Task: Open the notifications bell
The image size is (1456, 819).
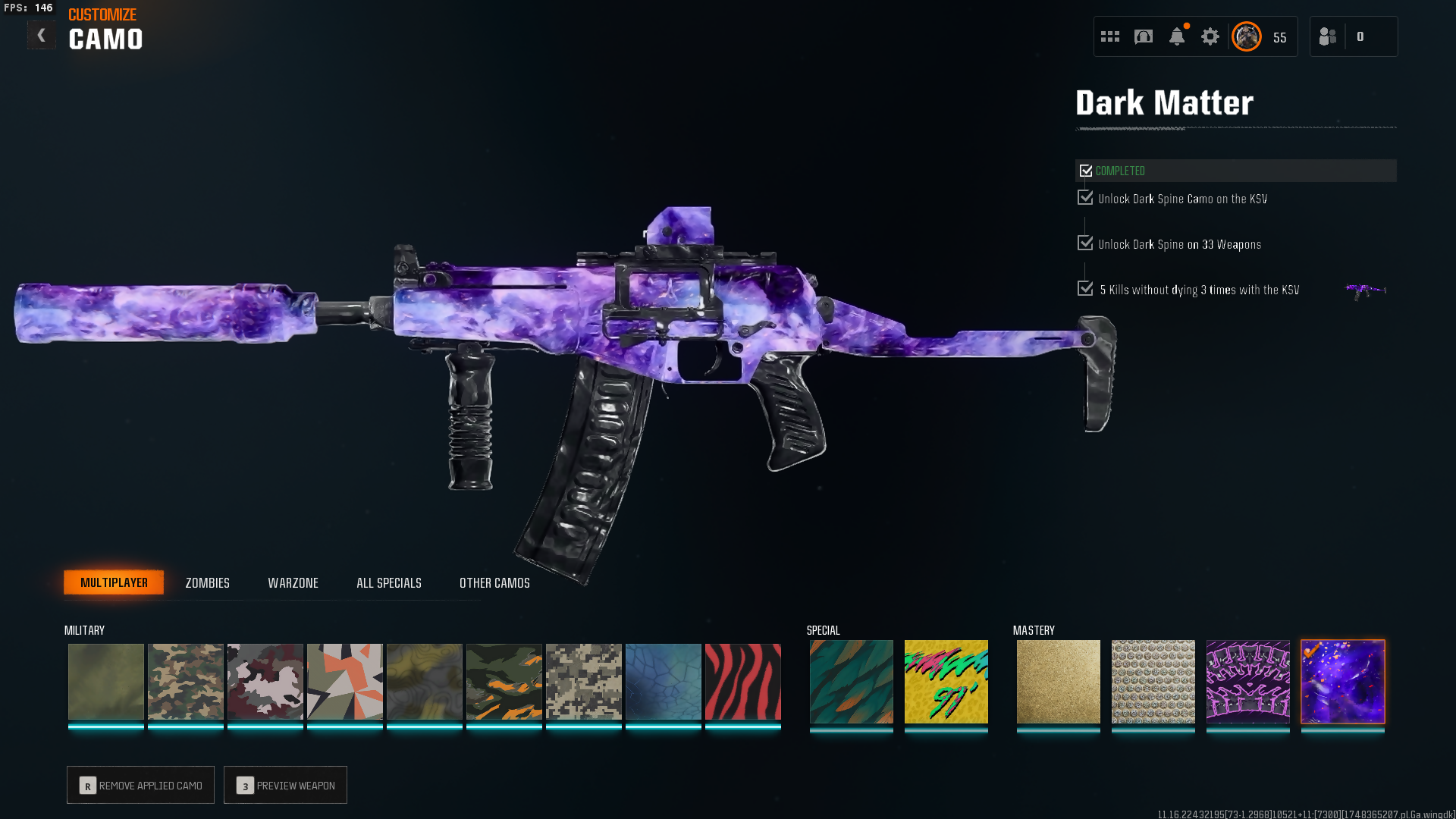Action: [x=1176, y=36]
